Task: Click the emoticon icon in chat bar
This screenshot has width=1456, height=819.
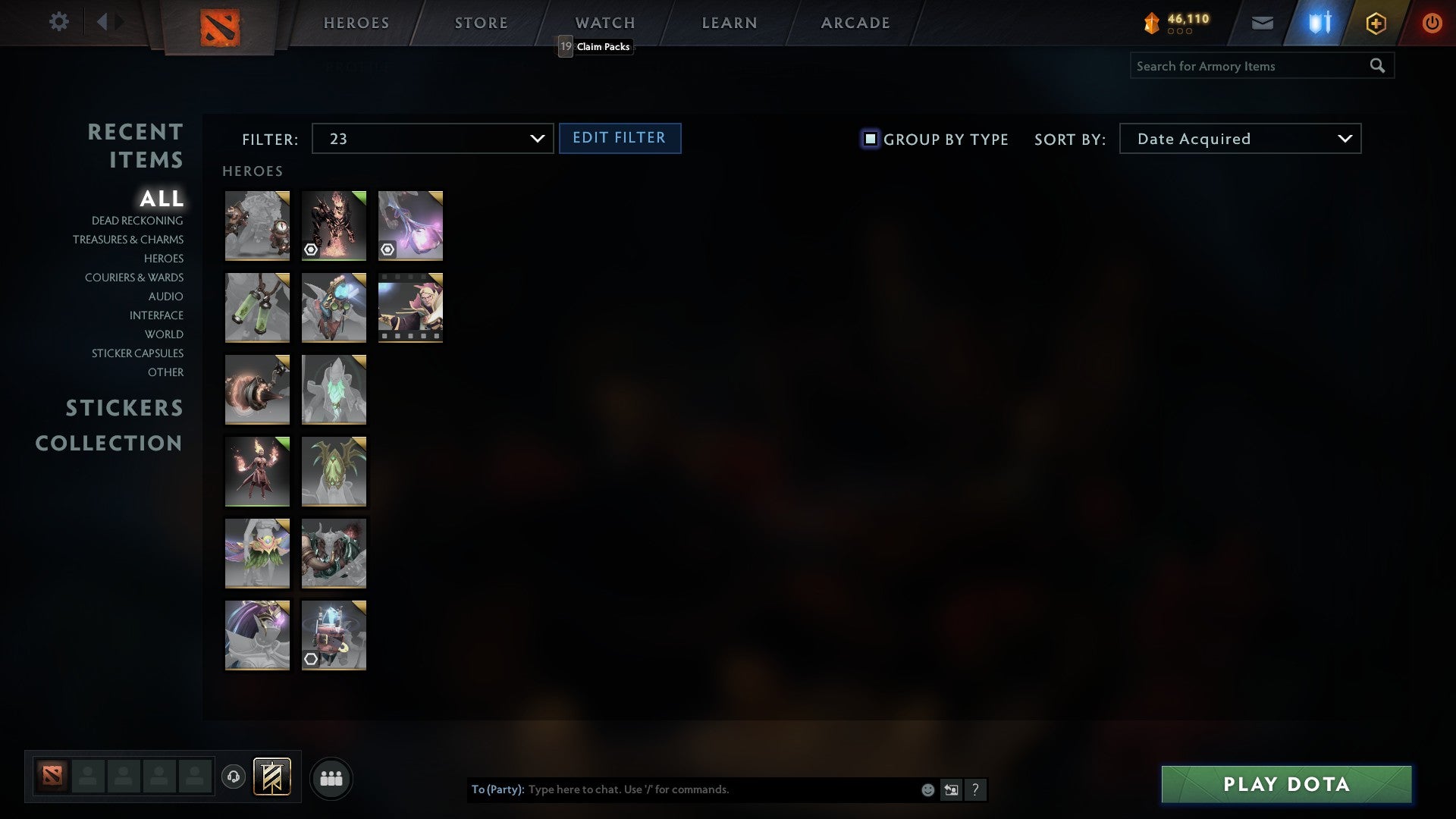Action: [x=928, y=789]
